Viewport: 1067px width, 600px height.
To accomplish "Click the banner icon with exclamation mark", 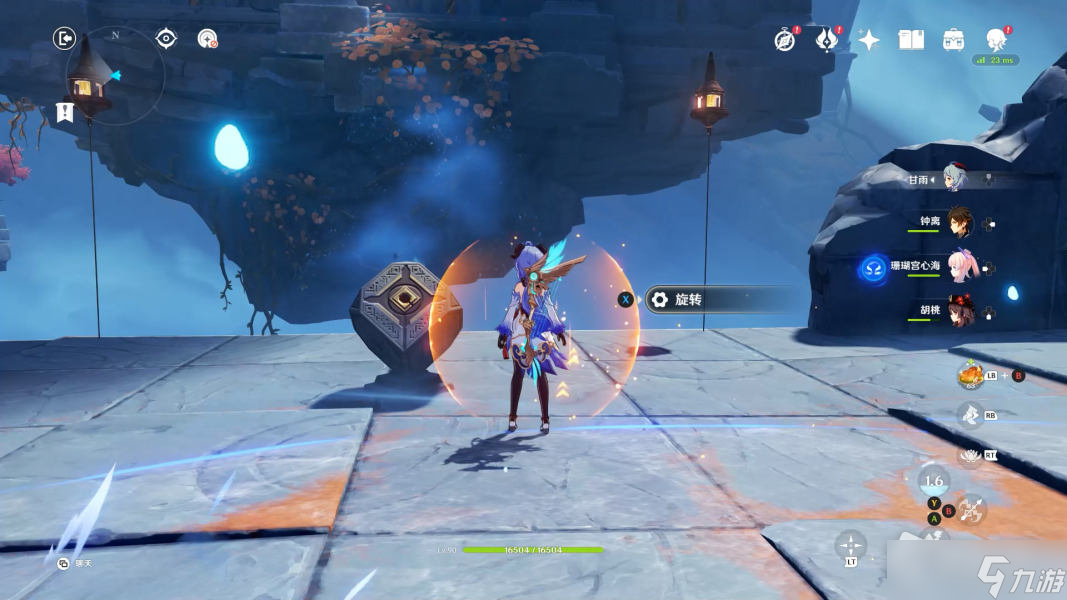I will click(65, 112).
